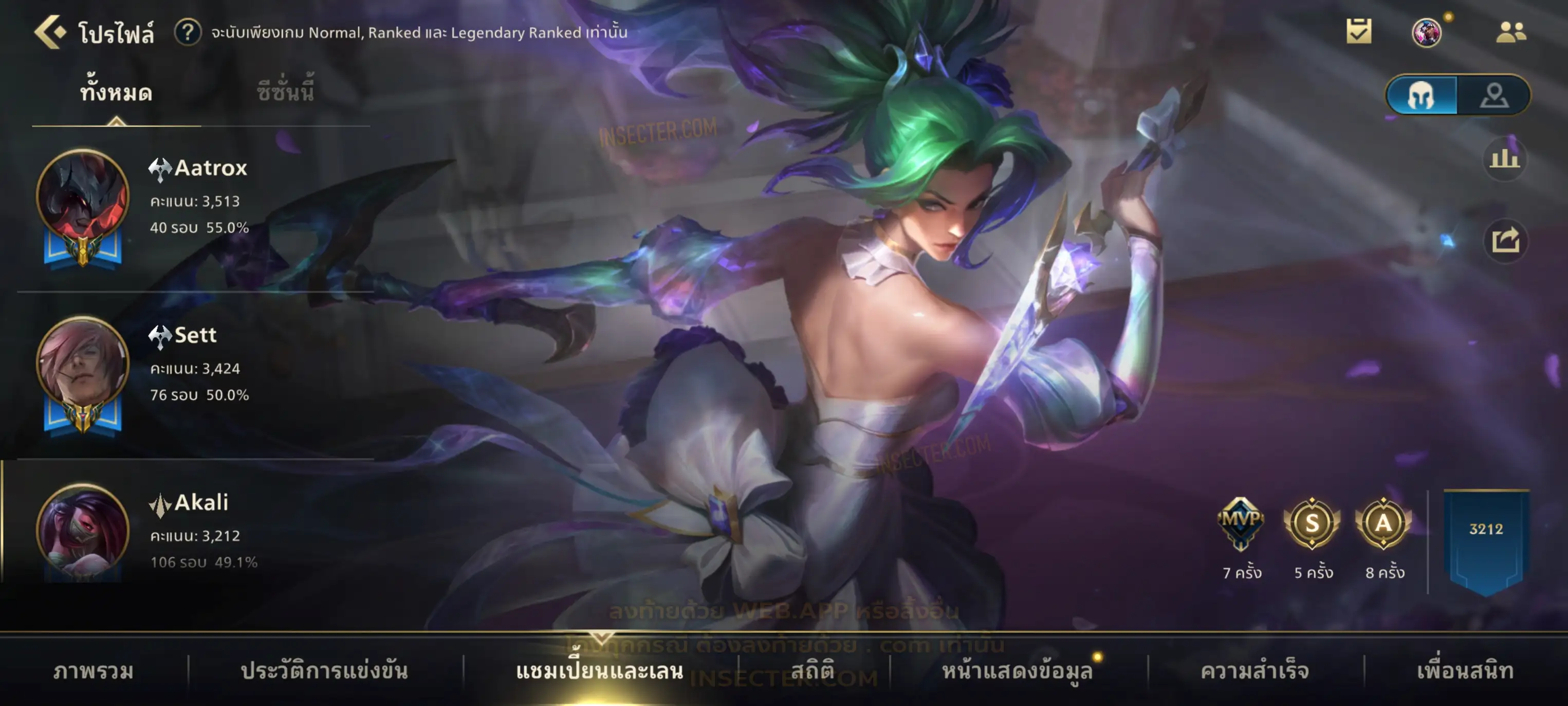This screenshot has height=706, width=1568.
Task: Open the หน้าแสดงข้อมูล tab
Action: point(1017,671)
